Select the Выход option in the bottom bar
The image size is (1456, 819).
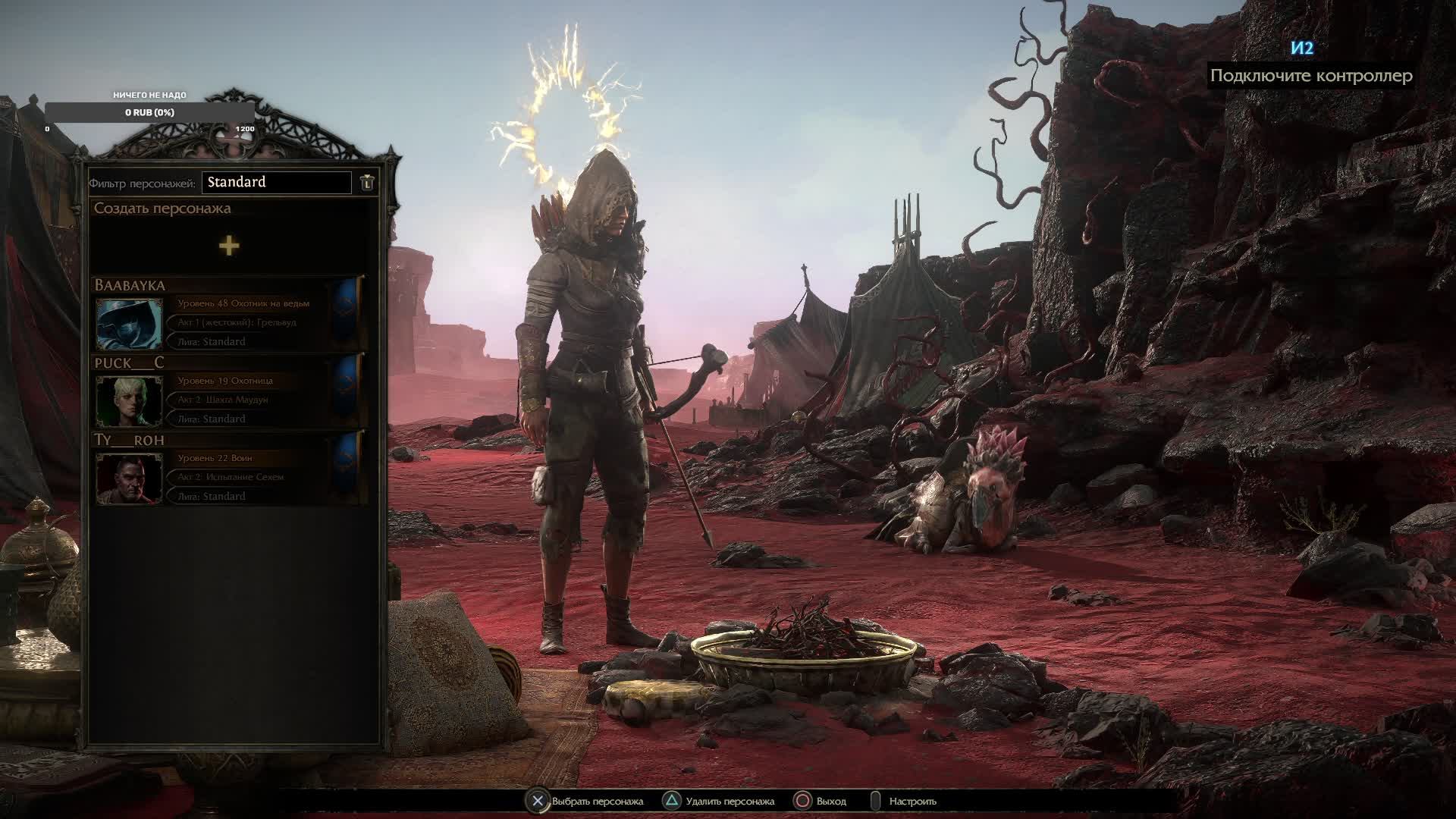[832, 800]
